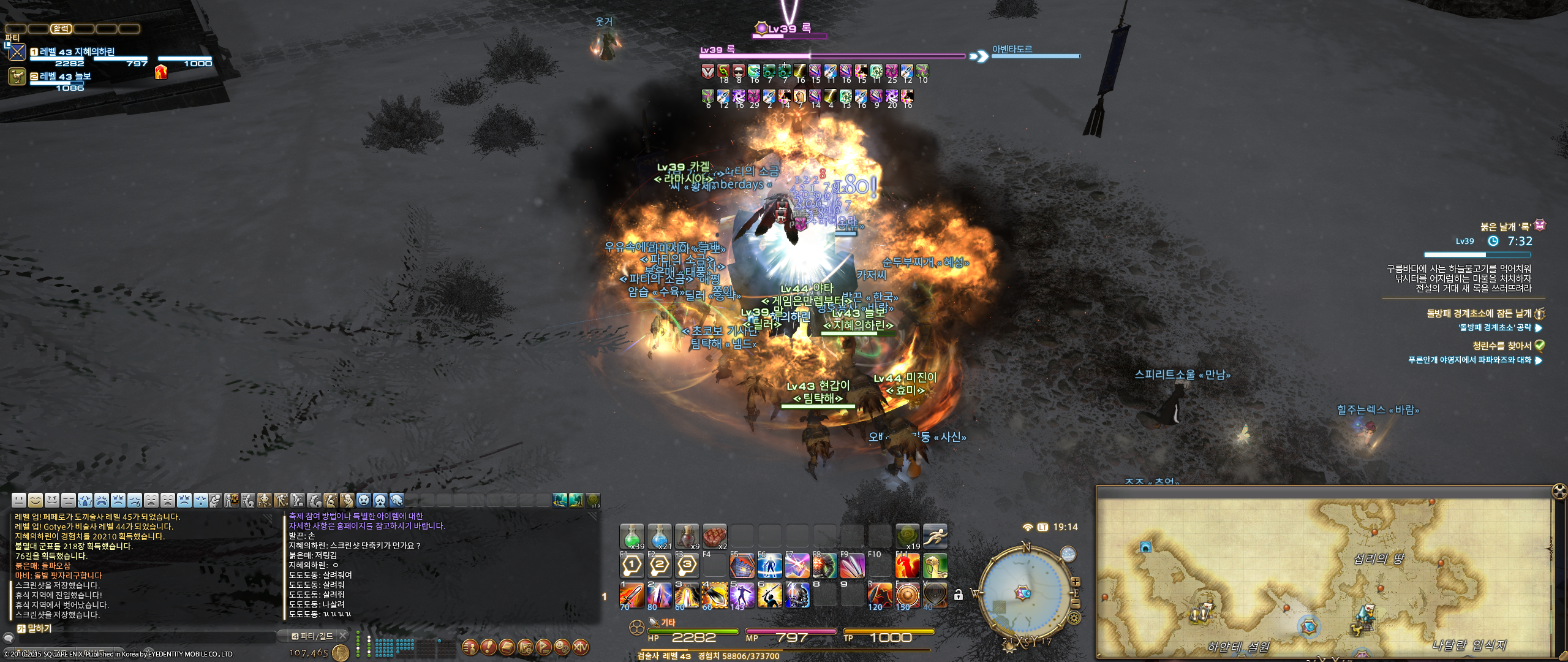Close the area map window
1568x662 pixels.
[x=1559, y=491]
